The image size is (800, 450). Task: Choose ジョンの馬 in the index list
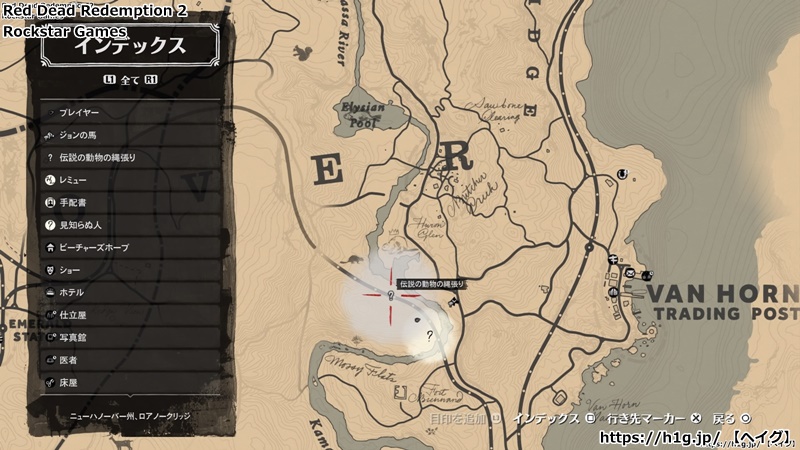[x=128, y=135]
